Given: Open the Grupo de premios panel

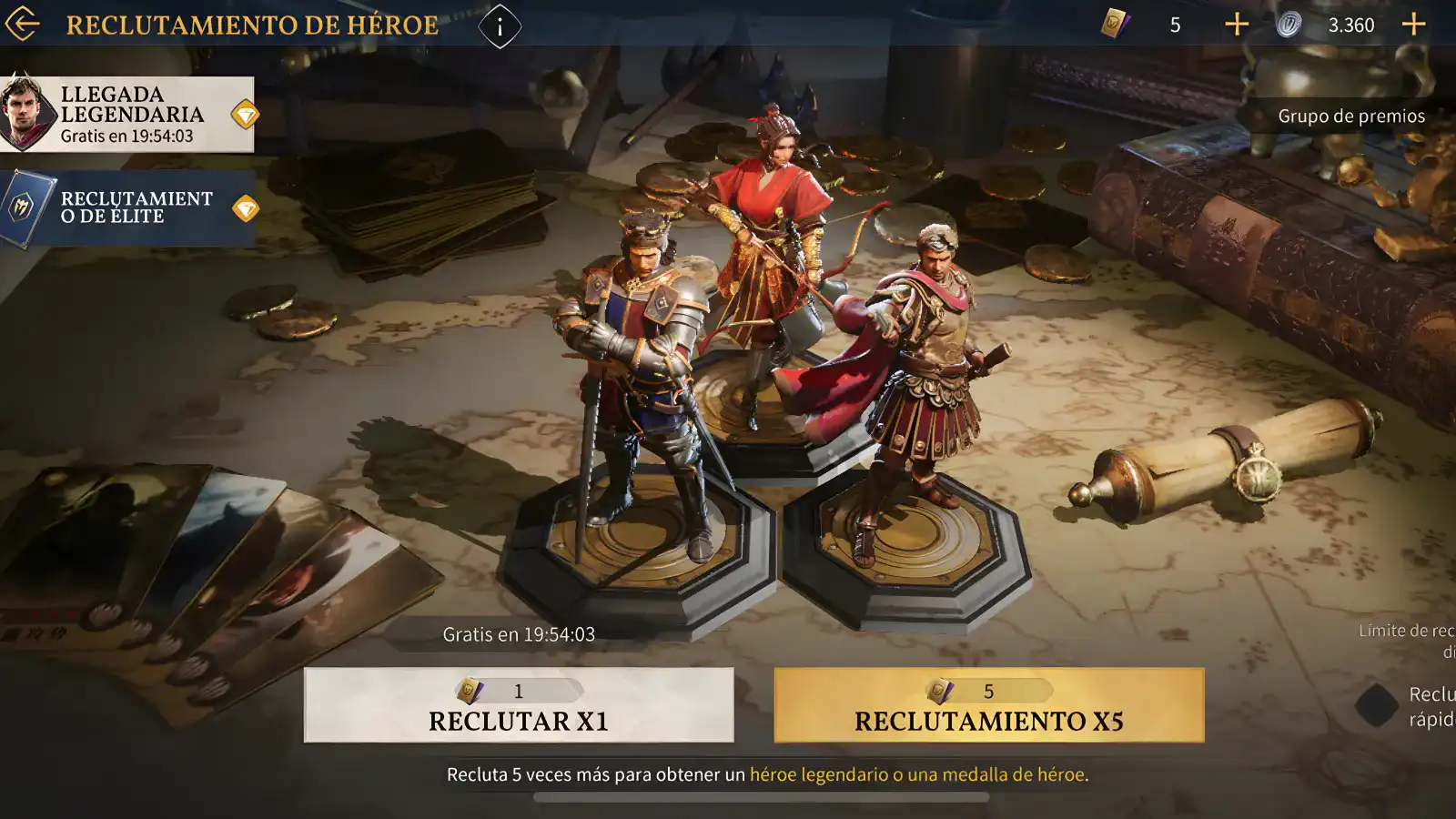Looking at the screenshot, I should (x=1350, y=116).
